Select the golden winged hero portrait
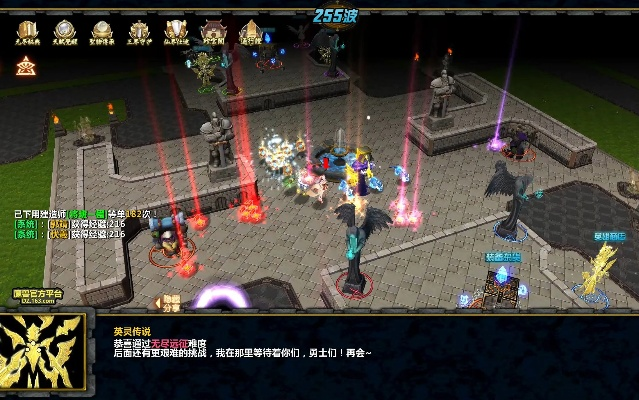The image size is (639, 400). (42, 353)
